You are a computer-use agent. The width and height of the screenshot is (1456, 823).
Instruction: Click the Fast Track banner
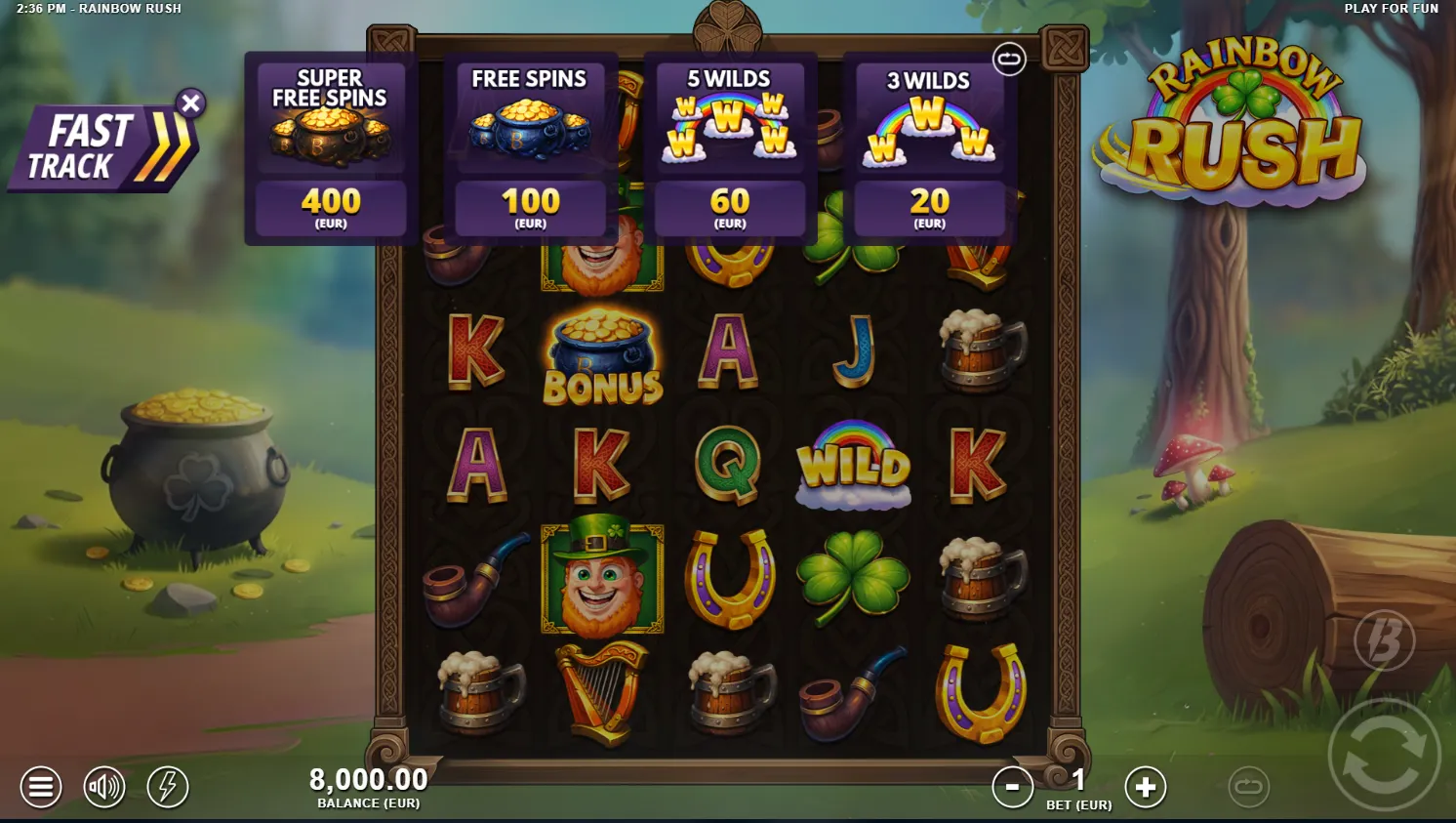click(98, 148)
